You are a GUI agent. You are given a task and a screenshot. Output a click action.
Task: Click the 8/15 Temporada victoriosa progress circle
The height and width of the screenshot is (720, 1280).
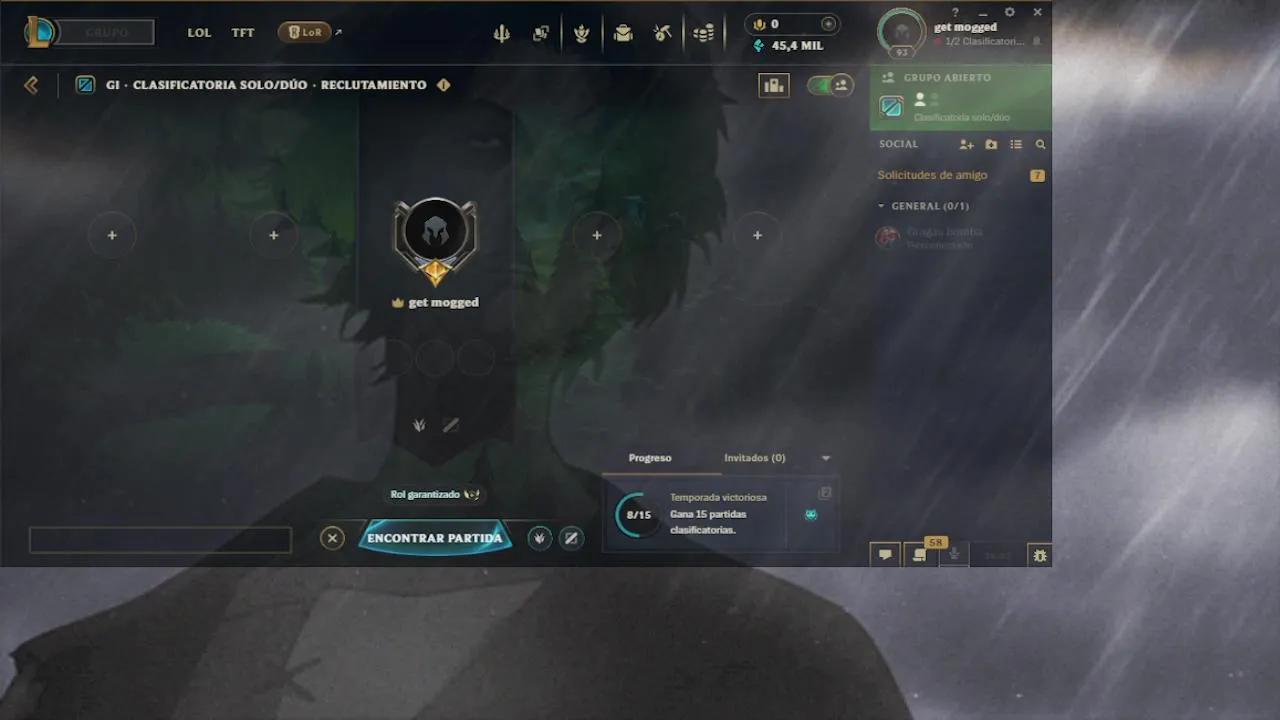pos(637,515)
